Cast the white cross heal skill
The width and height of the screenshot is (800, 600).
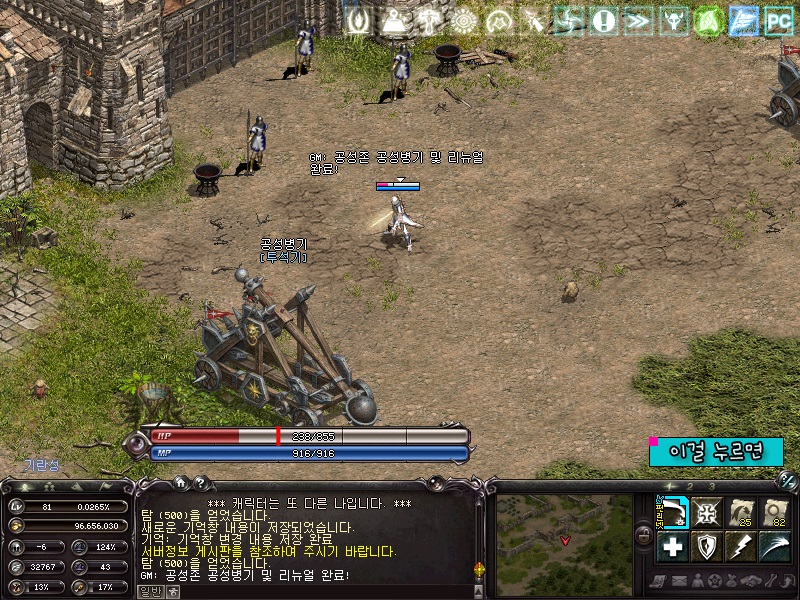[x=672, y=546]
